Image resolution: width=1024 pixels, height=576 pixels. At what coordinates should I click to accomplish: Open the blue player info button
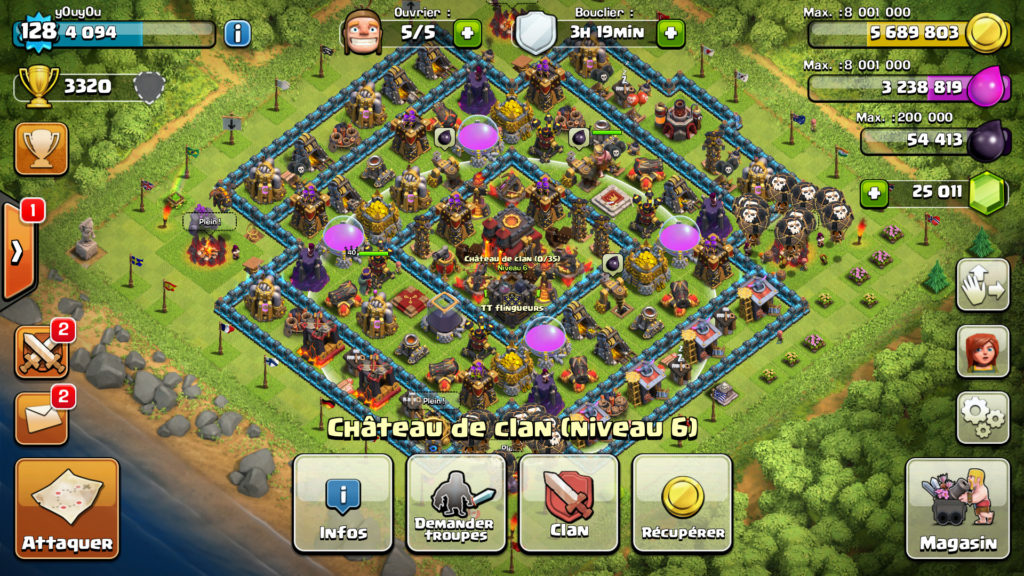tap(237, 33)
